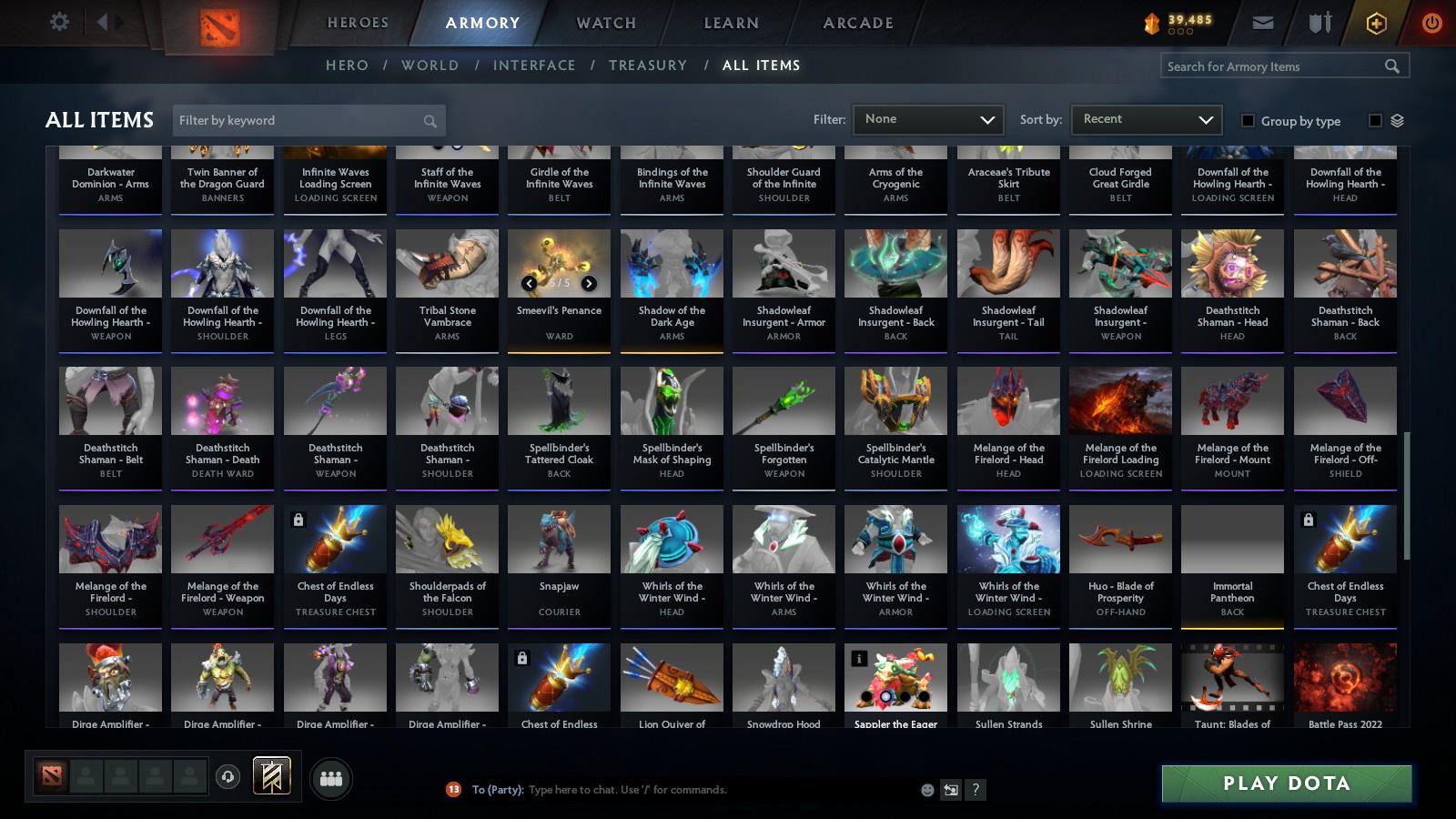Open the friends list icon in bottom bar
The image size is (1456, 819).
pyautogui.click(x=331, y=778)
